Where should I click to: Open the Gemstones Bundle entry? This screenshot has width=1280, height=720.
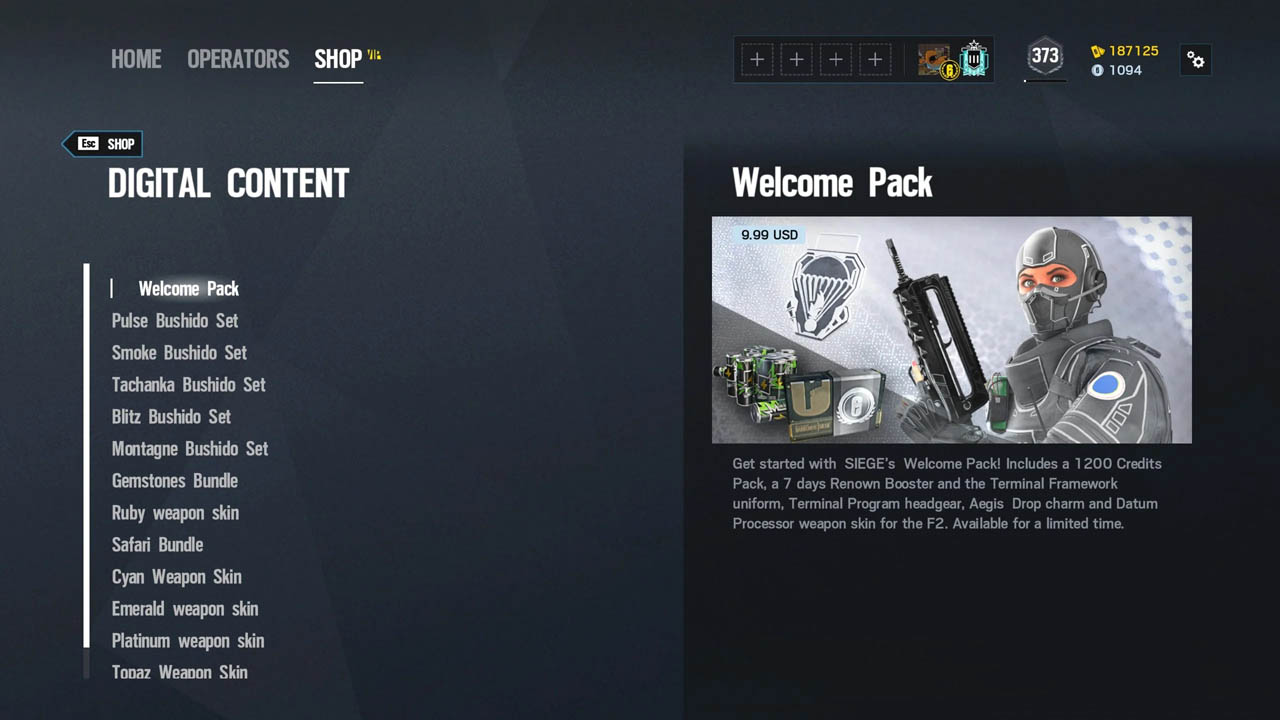[174, 481]
